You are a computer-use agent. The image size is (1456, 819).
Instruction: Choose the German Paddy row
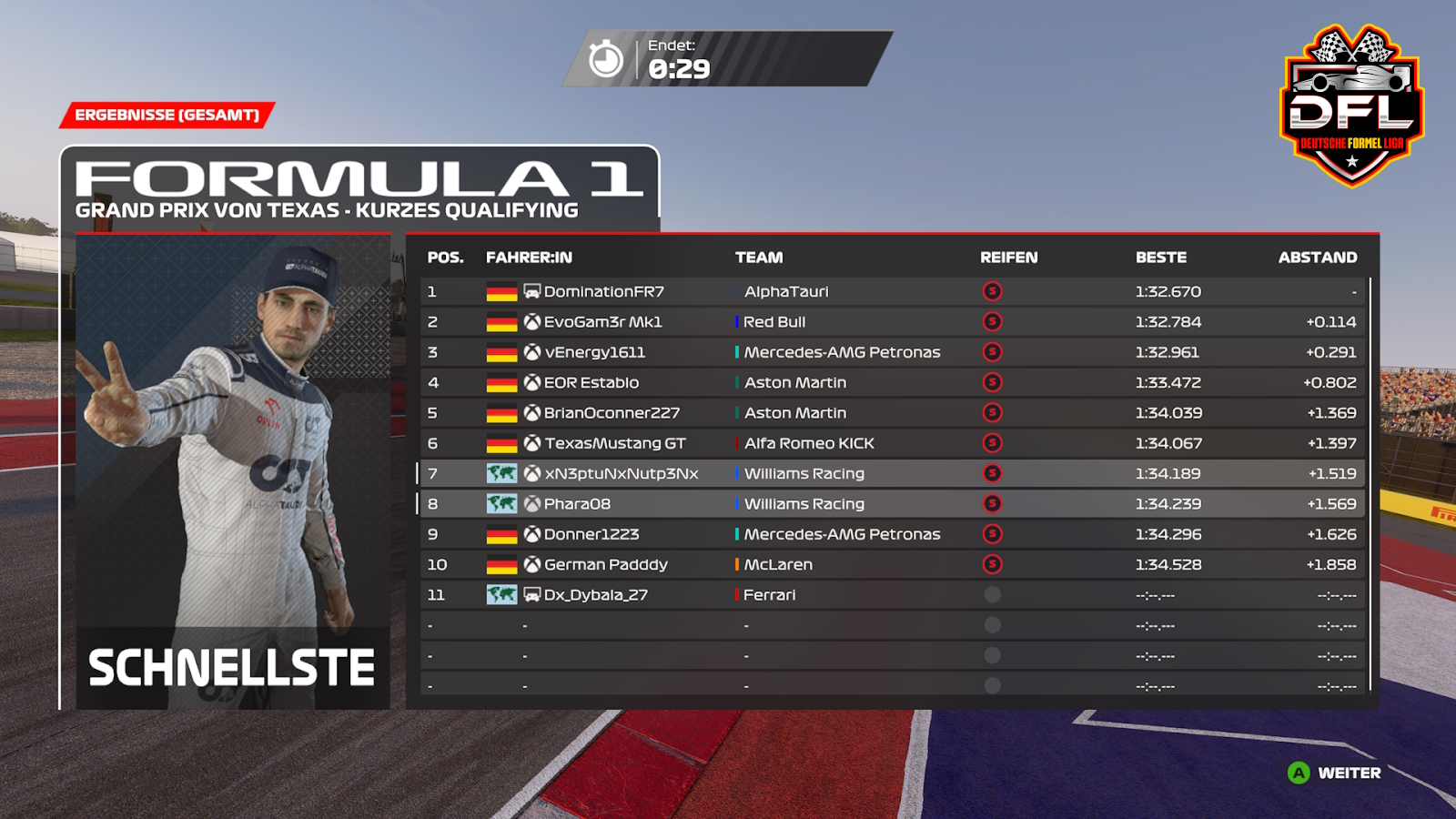coord(605,565)
